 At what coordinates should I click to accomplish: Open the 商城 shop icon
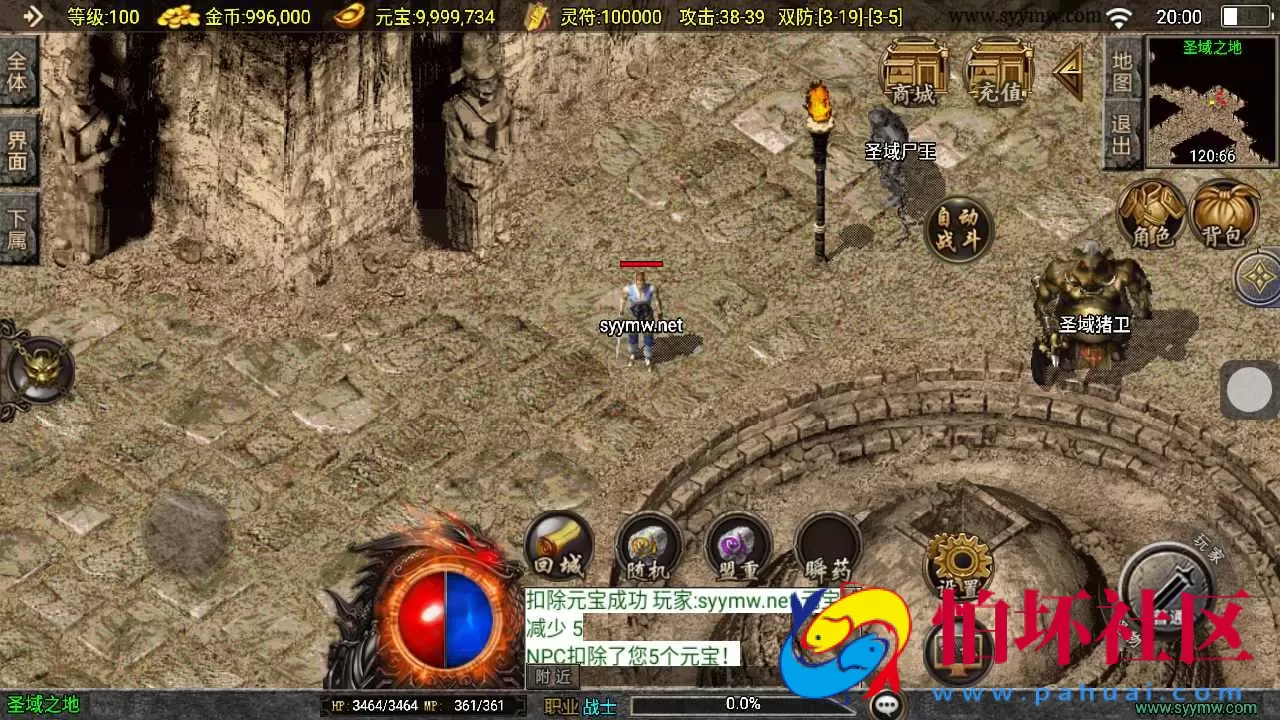[916, 72]
